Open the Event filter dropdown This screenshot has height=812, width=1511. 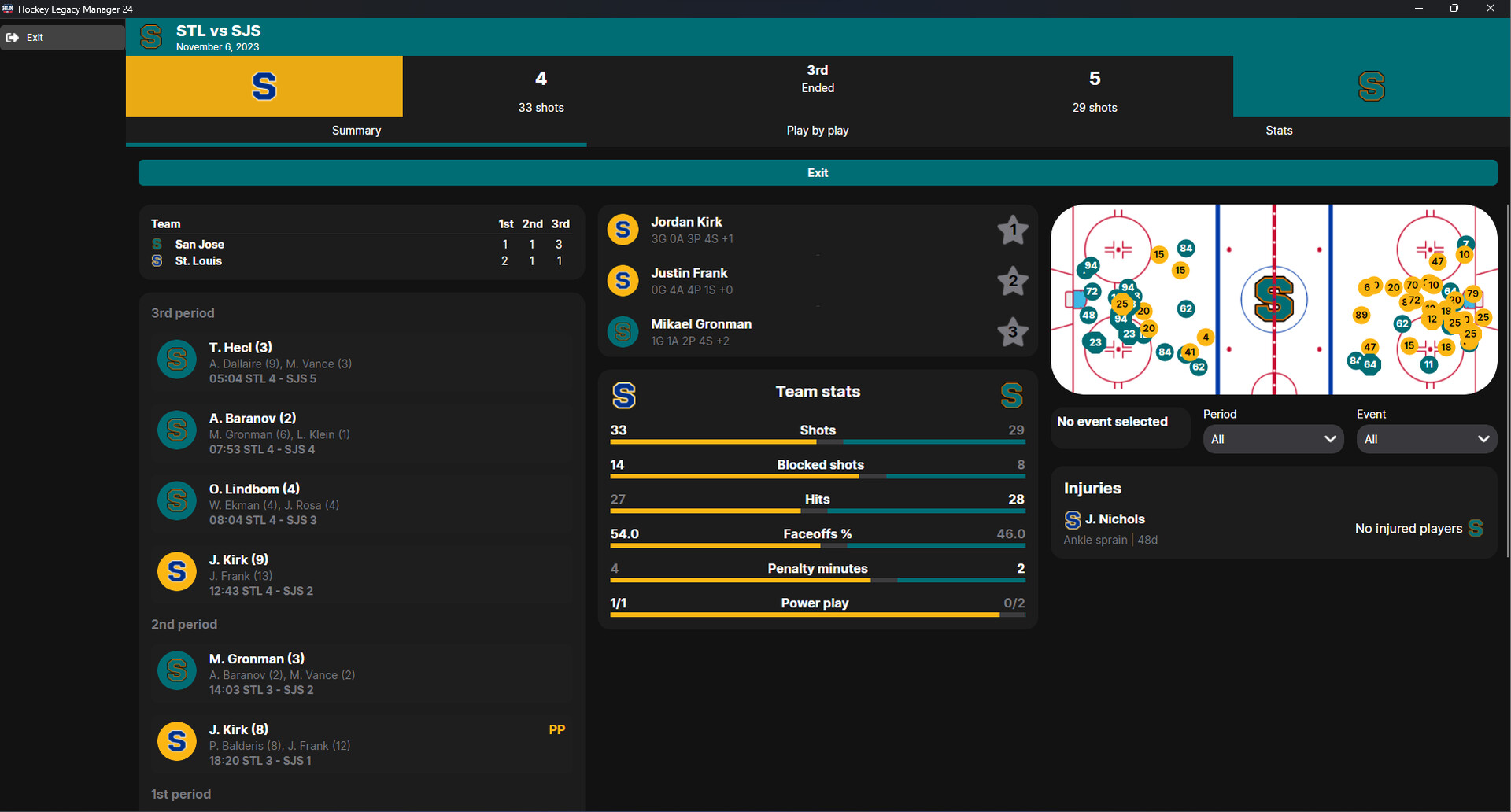point(1427,439)
